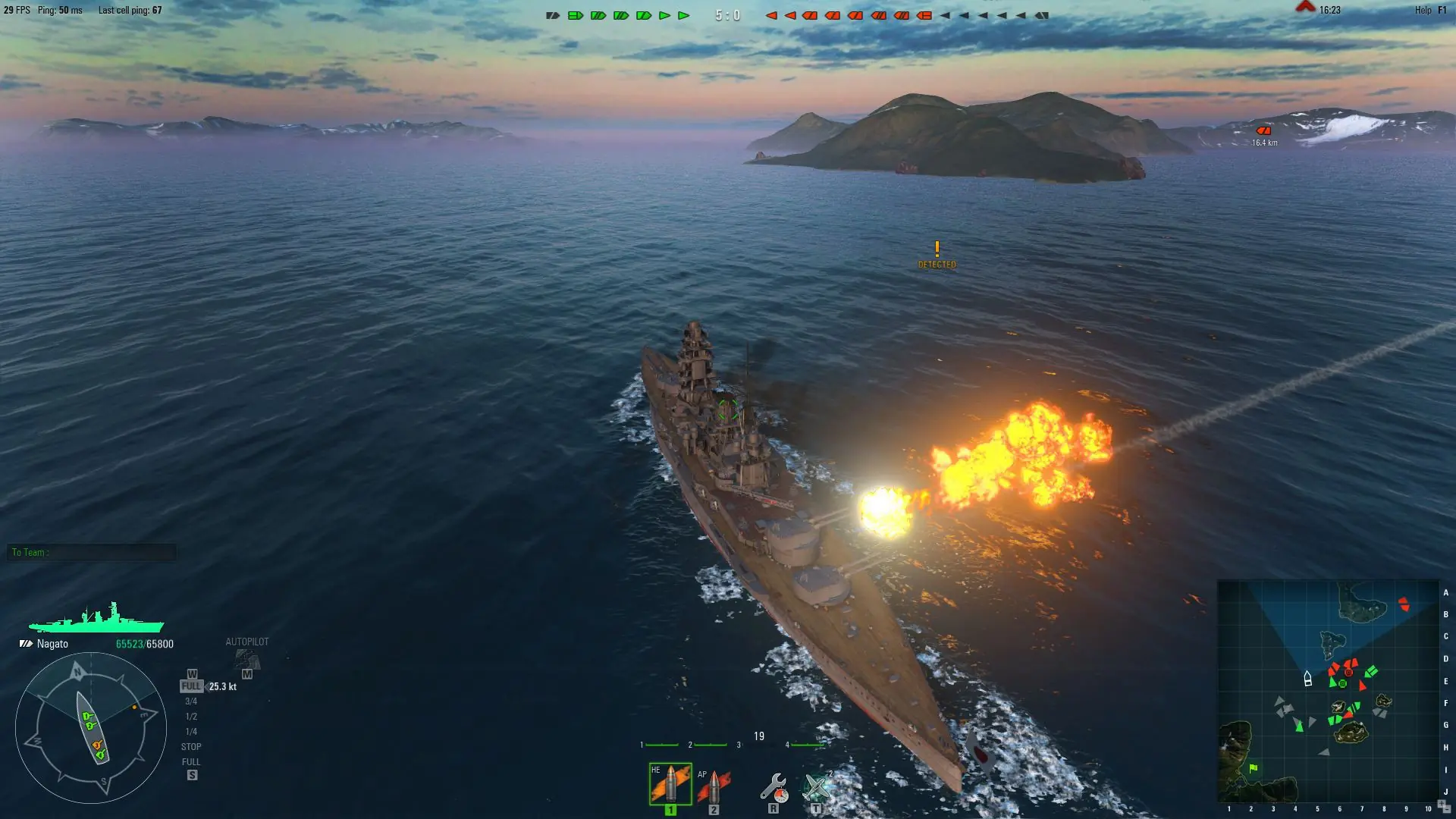Click the ship heading compass
The image size is (1456, 819).
91,728
